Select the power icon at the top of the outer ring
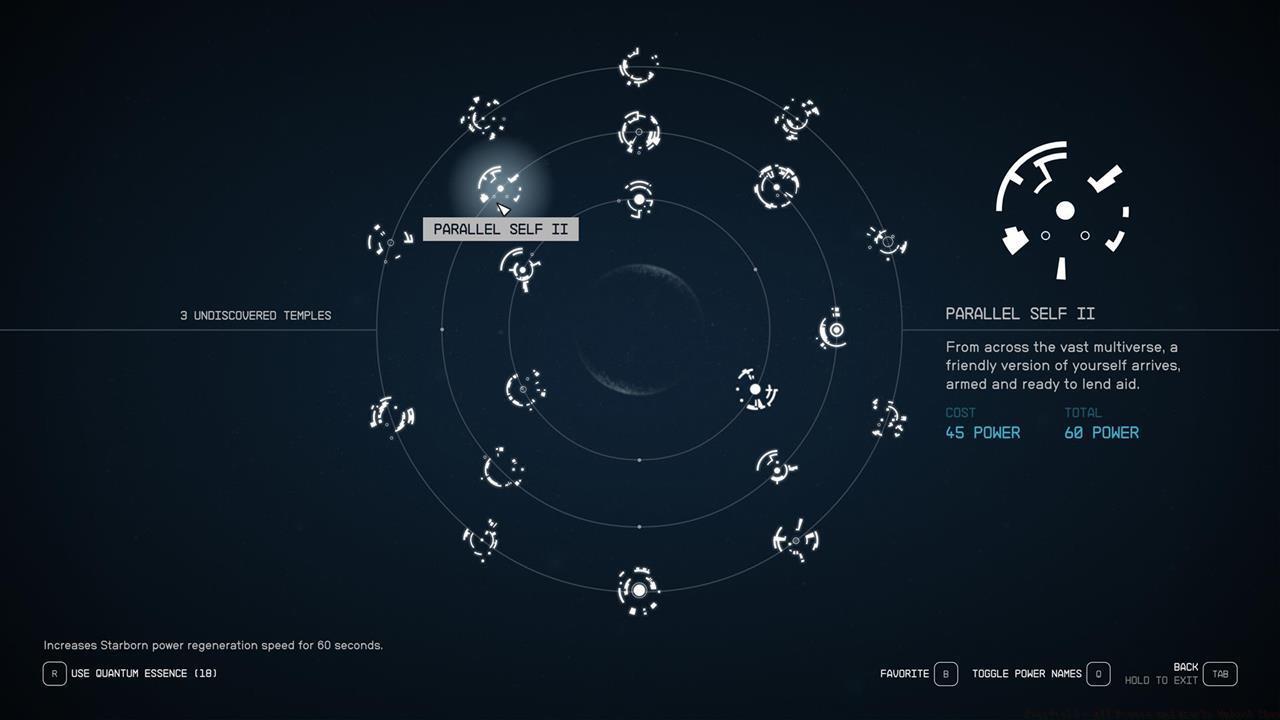 (638, 65)
